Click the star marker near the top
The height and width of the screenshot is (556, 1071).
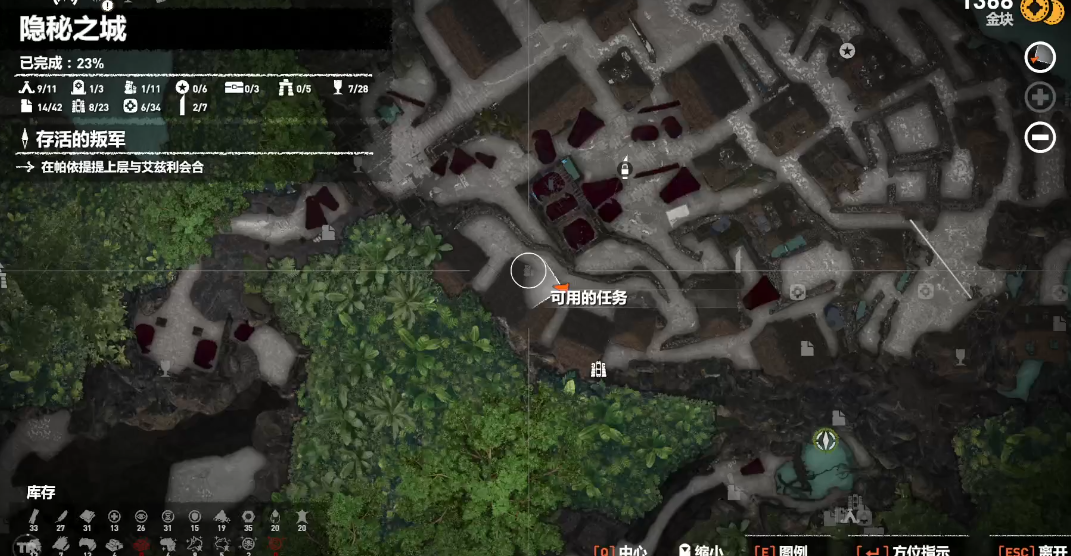click(847, 51)
